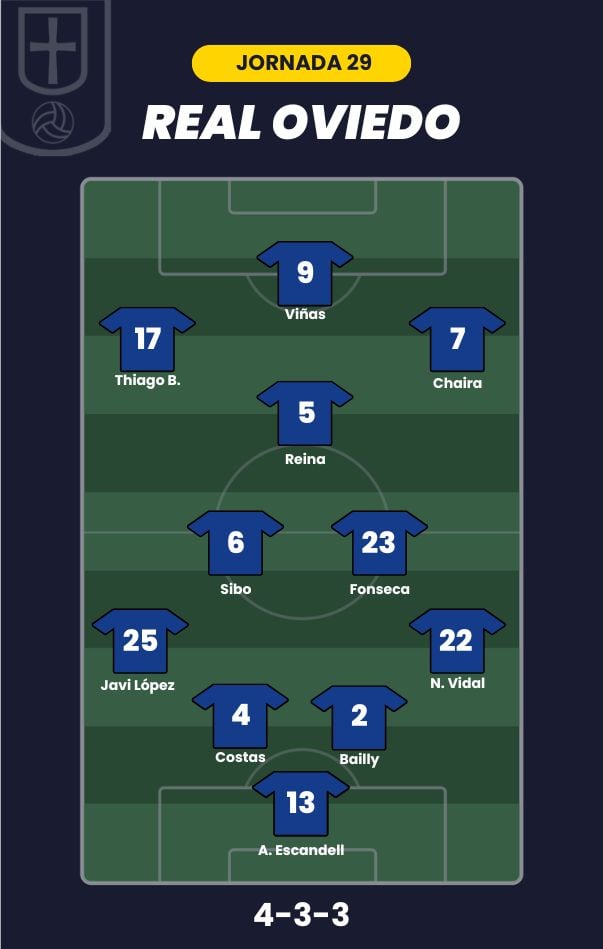
Task: Select N. Vidal number 22 shirt
Action: 456,640
